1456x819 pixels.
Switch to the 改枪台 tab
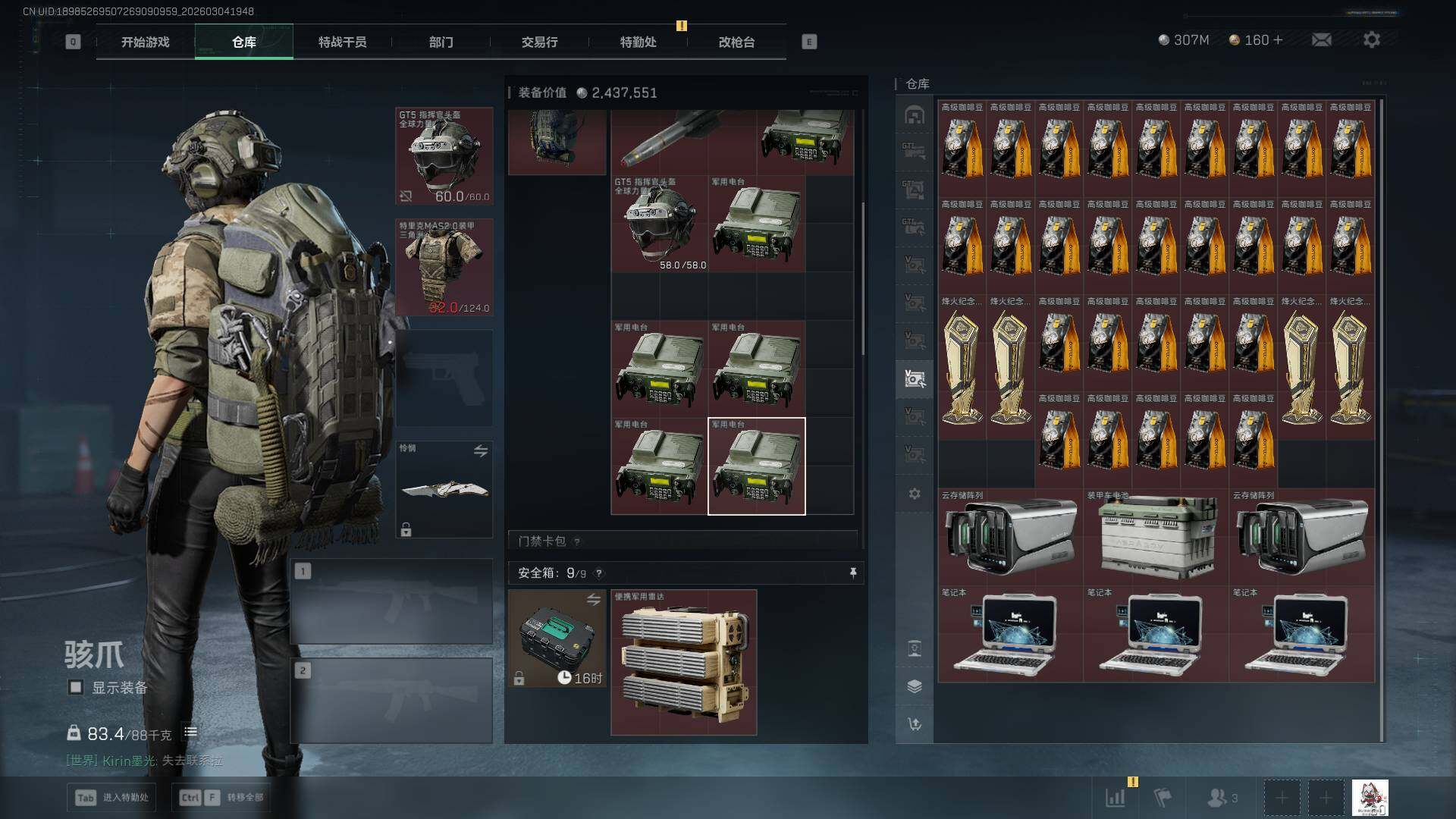click(x=736, y=42)
